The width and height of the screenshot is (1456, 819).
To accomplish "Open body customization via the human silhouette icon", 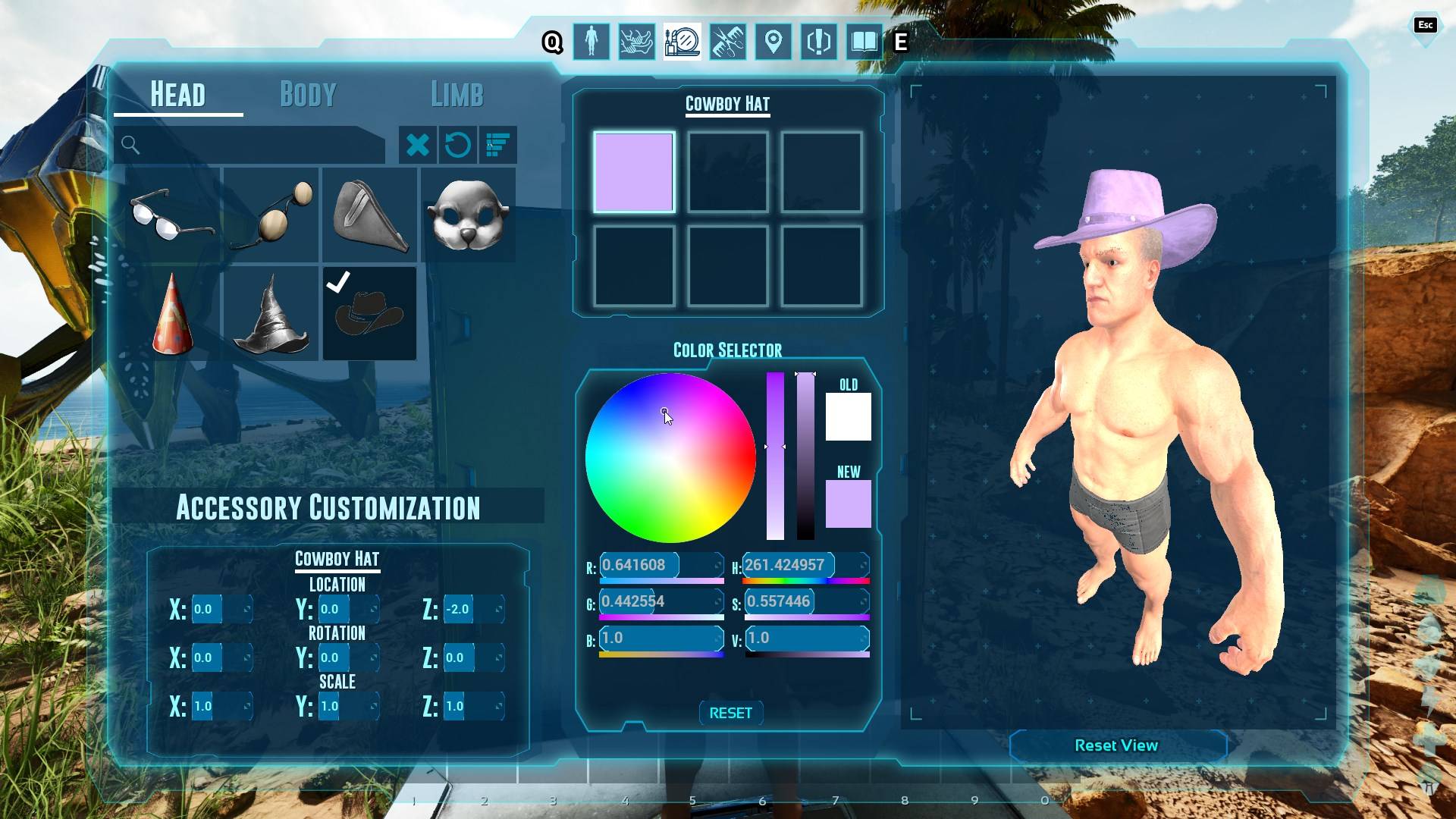I will click(x=591, y=42).
